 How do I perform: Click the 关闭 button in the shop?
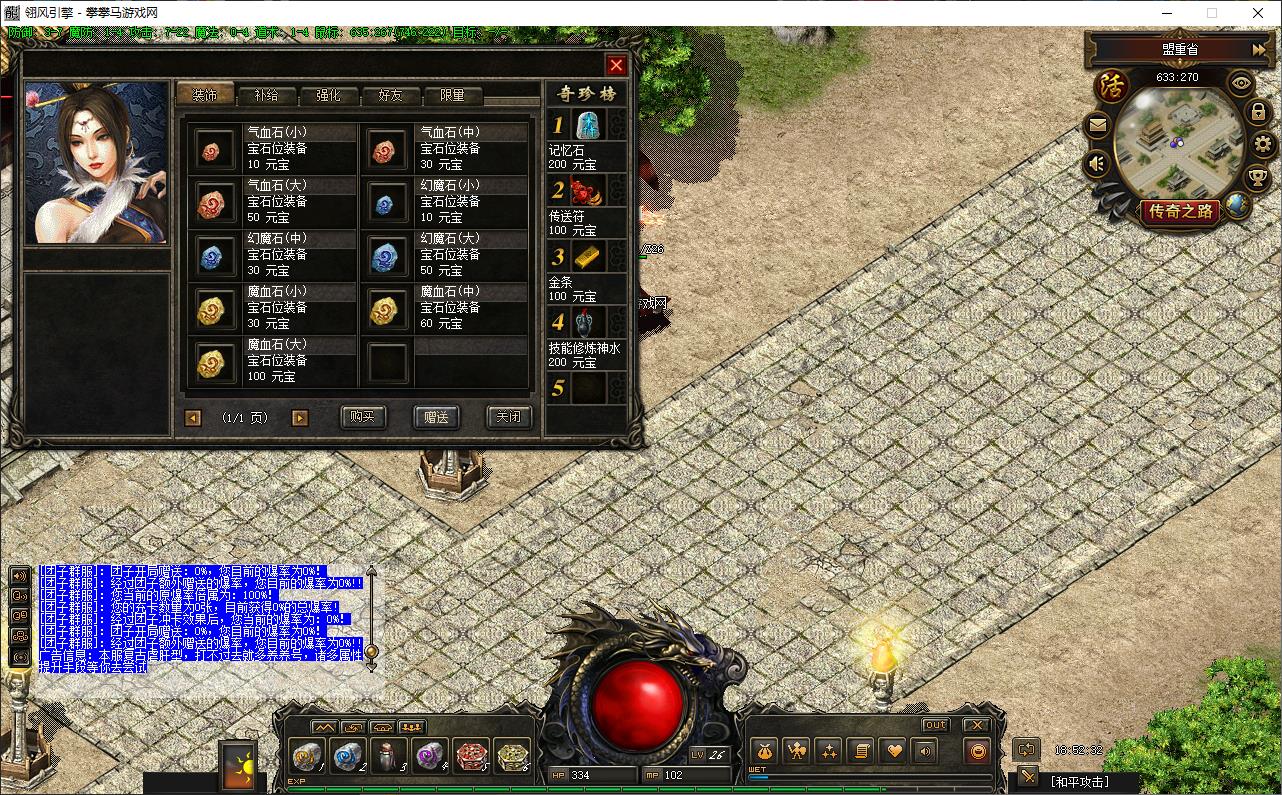(508, 417)
